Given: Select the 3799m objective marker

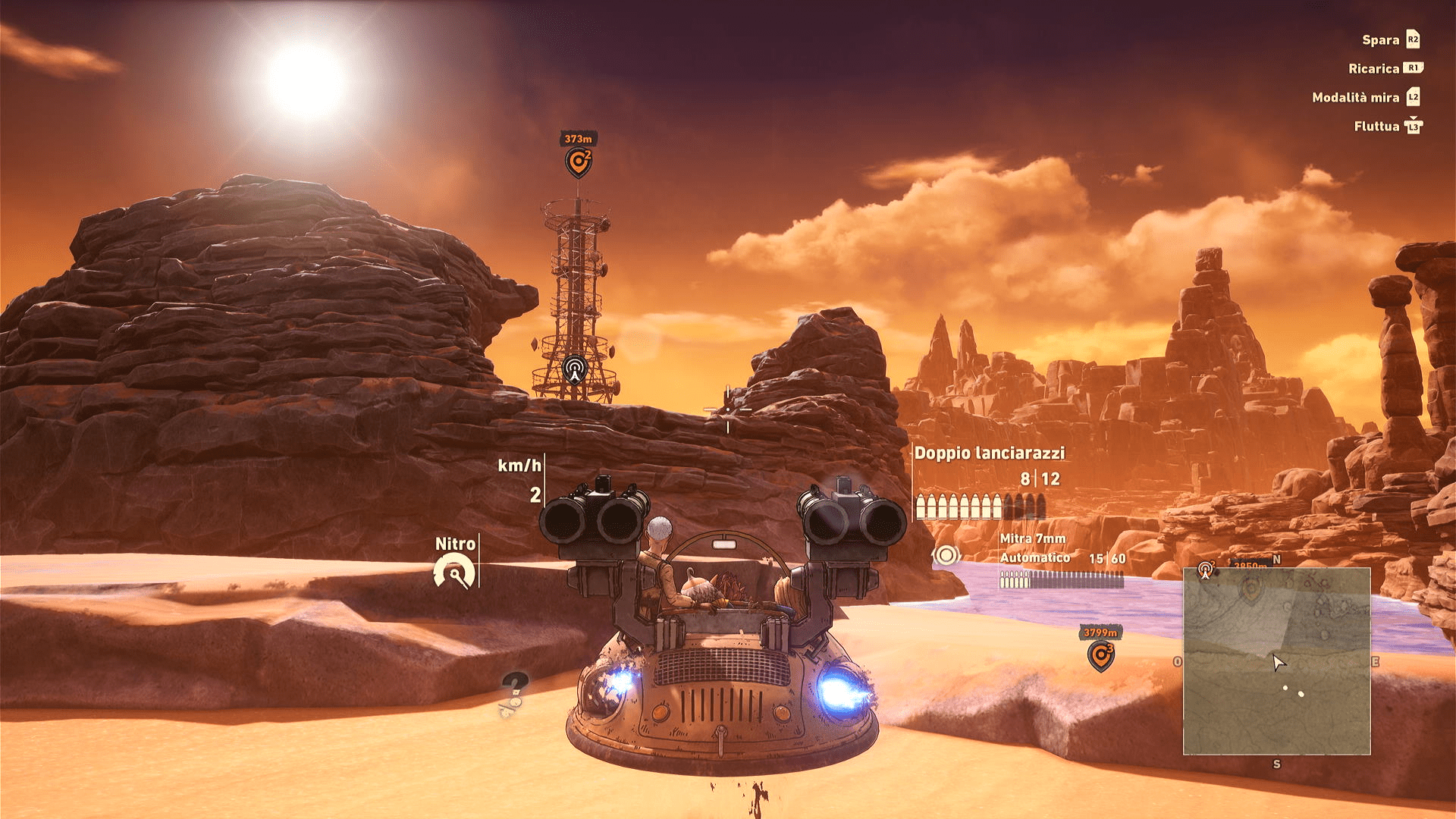Looking at the screenshot, I should (1100, 654).
